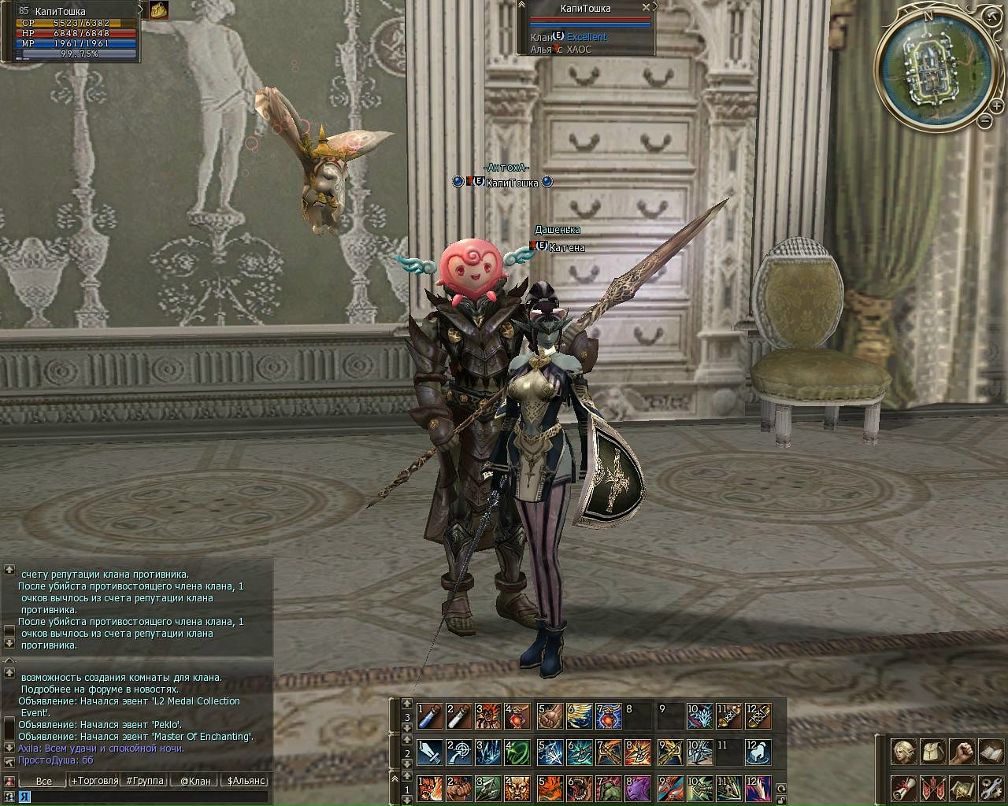
Task: Activate the sword attack skill icon
Action: point(429,752)
